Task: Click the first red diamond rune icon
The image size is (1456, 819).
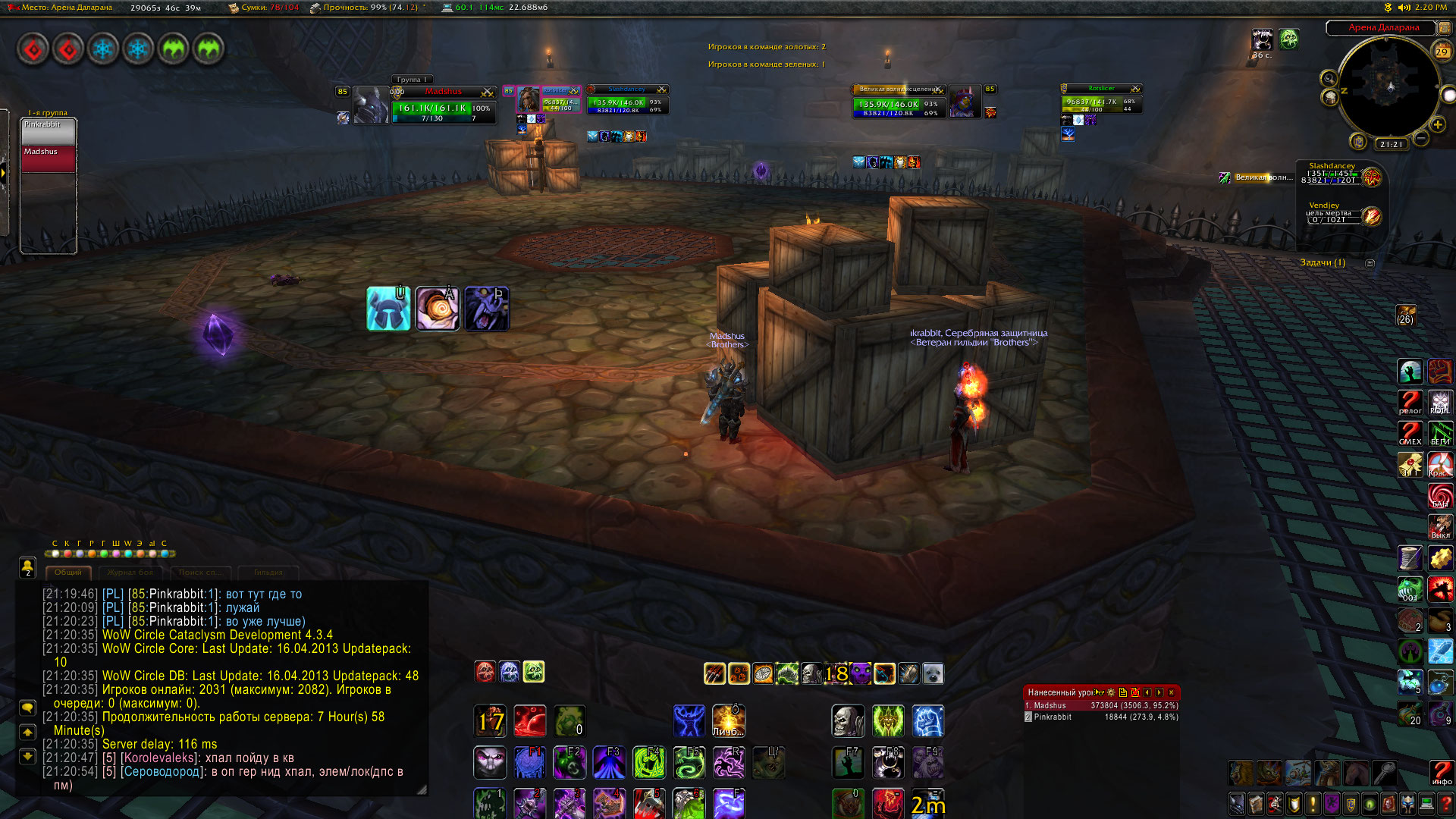Action: pyautogui.click(x=33, y=50)
